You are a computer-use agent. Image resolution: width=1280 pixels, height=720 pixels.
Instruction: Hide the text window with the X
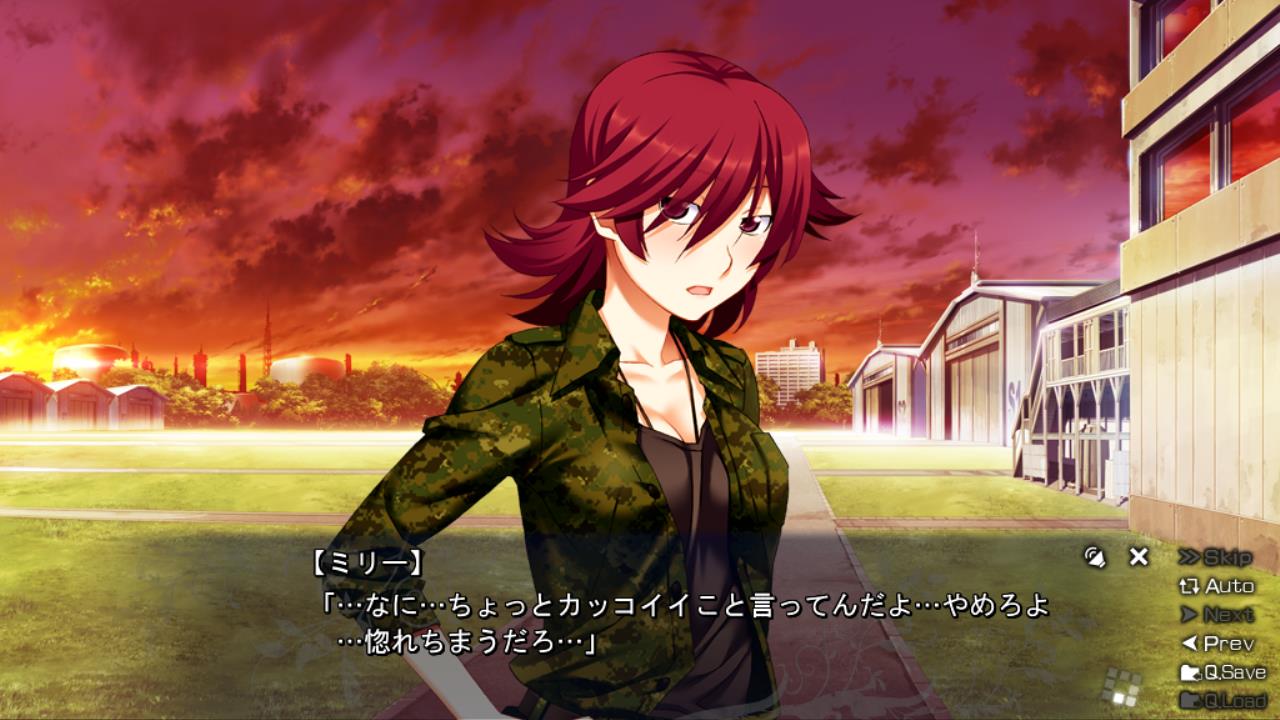pos(1138,557)
